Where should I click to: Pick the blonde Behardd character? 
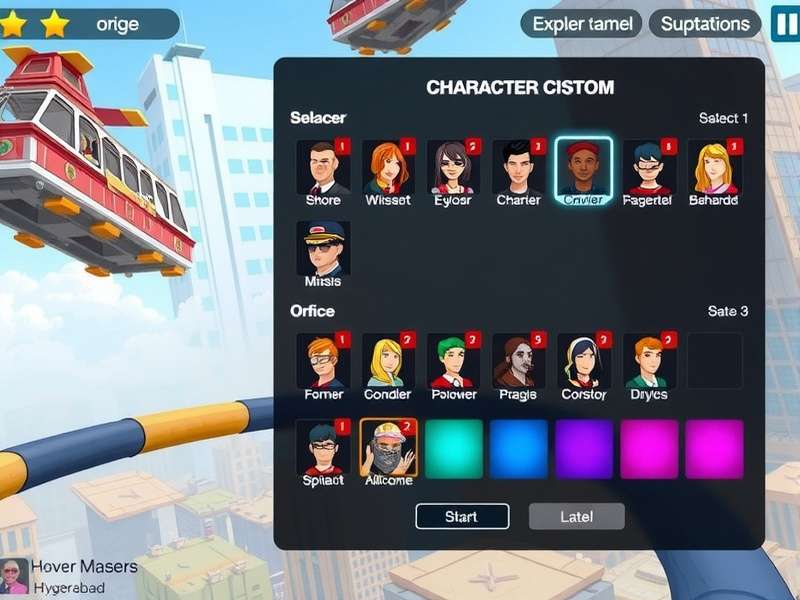[714, 167]
